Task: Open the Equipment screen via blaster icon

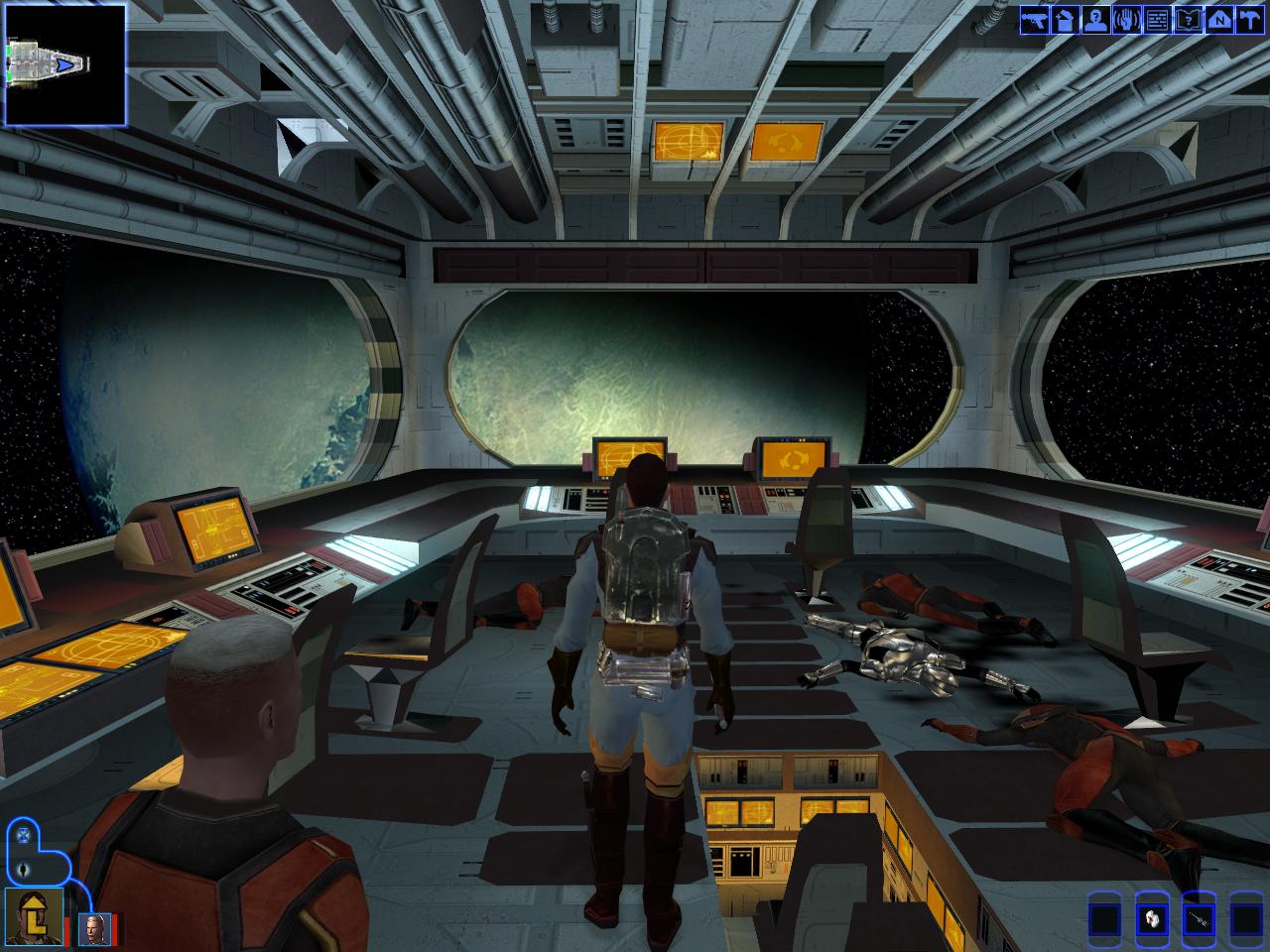Action: coord(1035,19)
